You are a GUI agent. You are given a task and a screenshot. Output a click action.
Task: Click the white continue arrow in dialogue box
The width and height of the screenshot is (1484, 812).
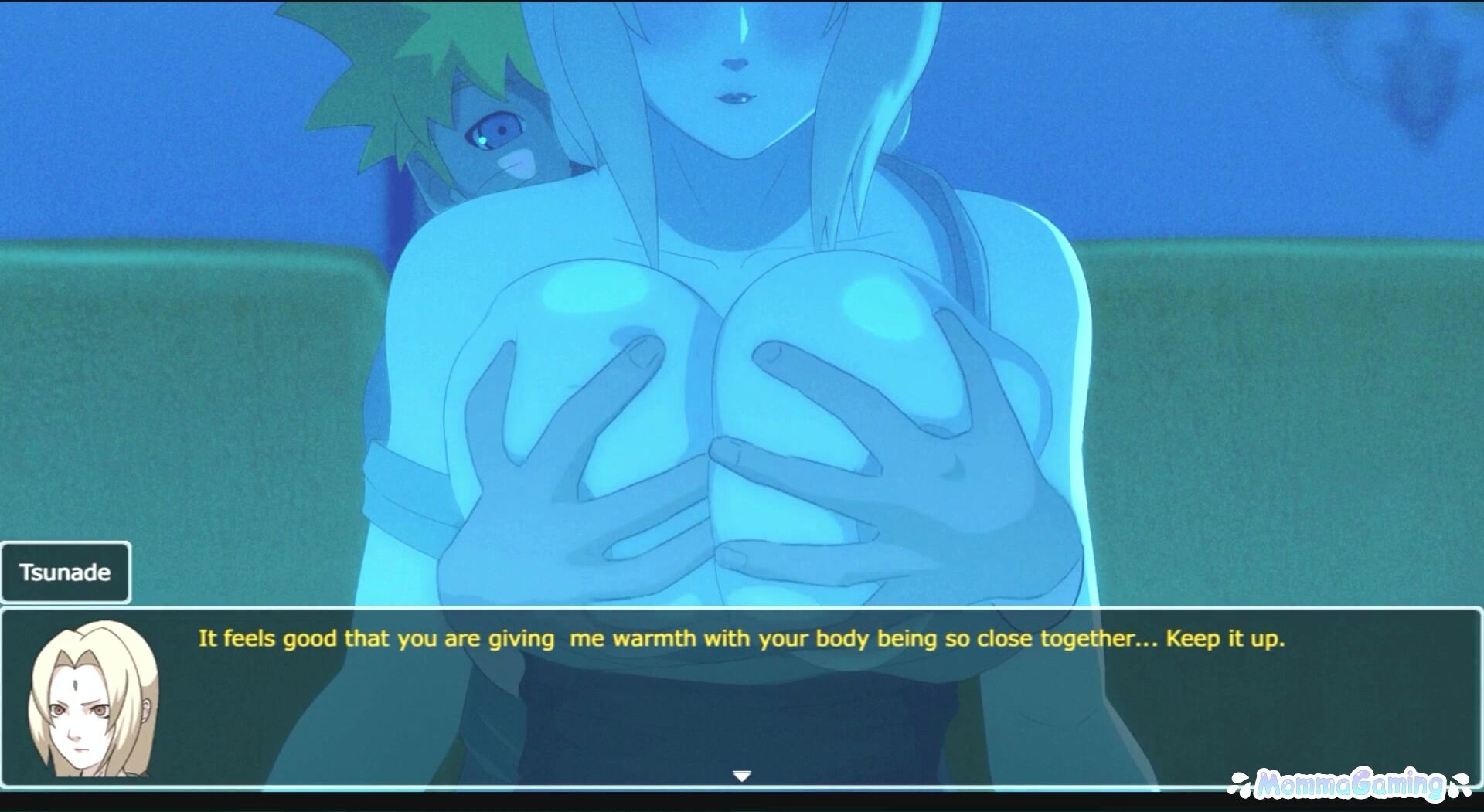(x=741, y=776)
